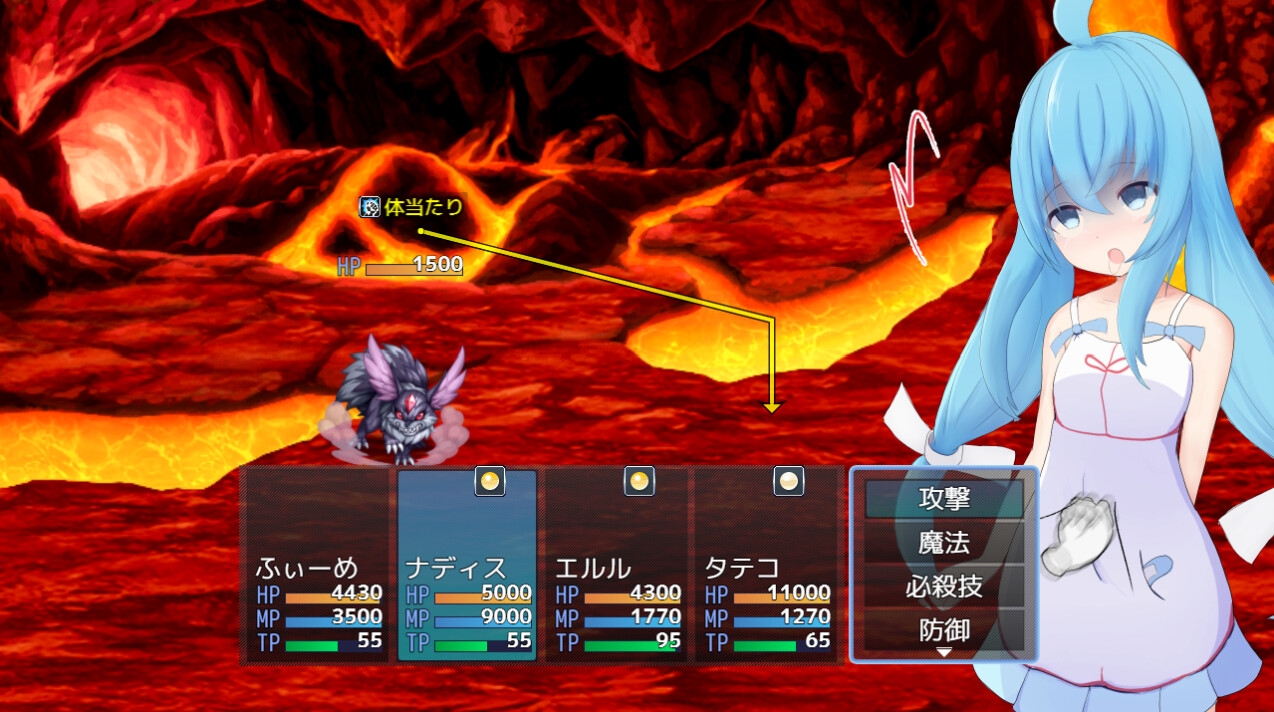The width and height of the screenshot is (1274, 712).
Task: Choose the 攻撃 attack command
Action: [x=944, y=498]
